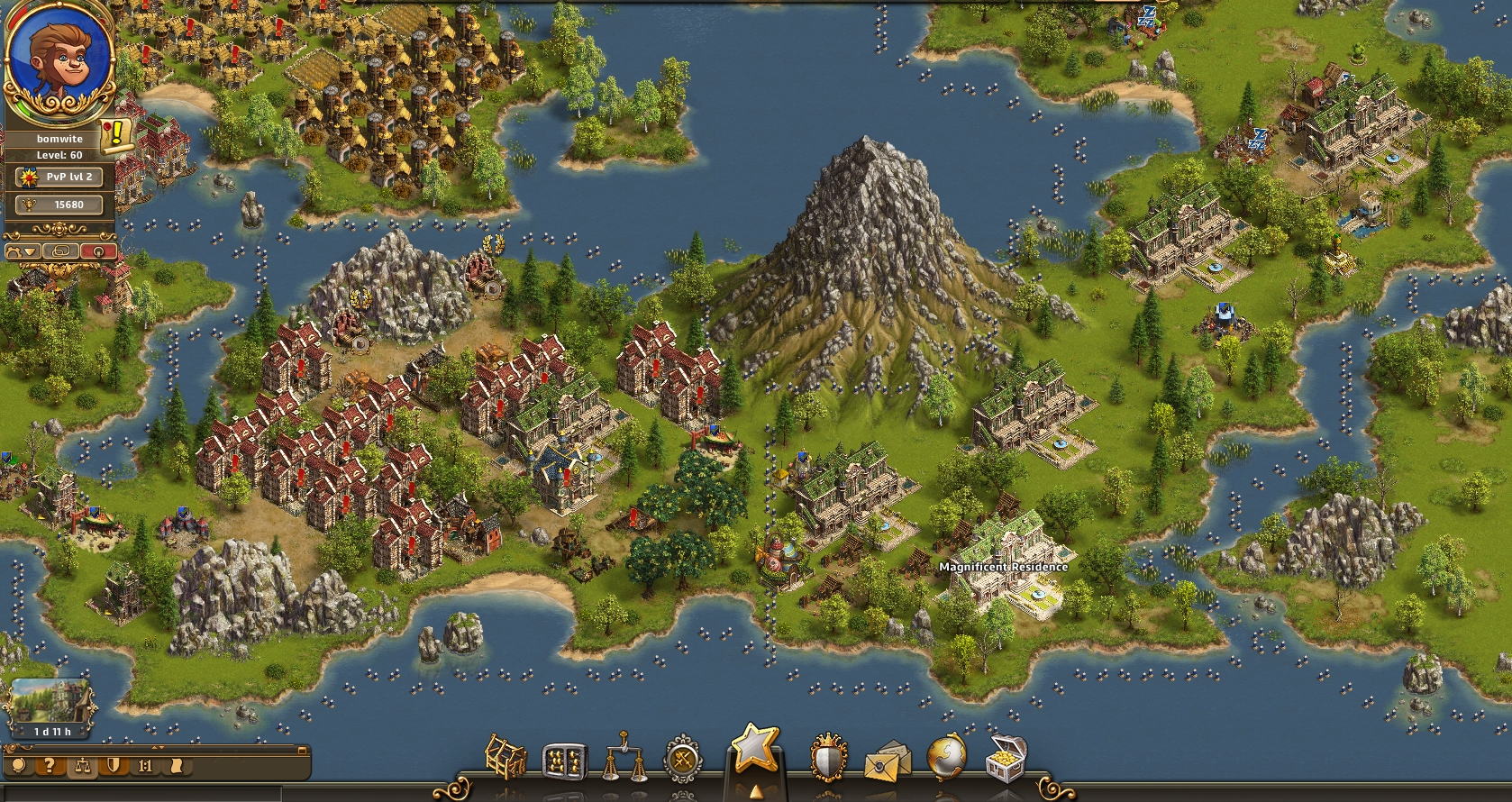Select the question mark help chat tab
1512x802 pixels.
point(50,767)
